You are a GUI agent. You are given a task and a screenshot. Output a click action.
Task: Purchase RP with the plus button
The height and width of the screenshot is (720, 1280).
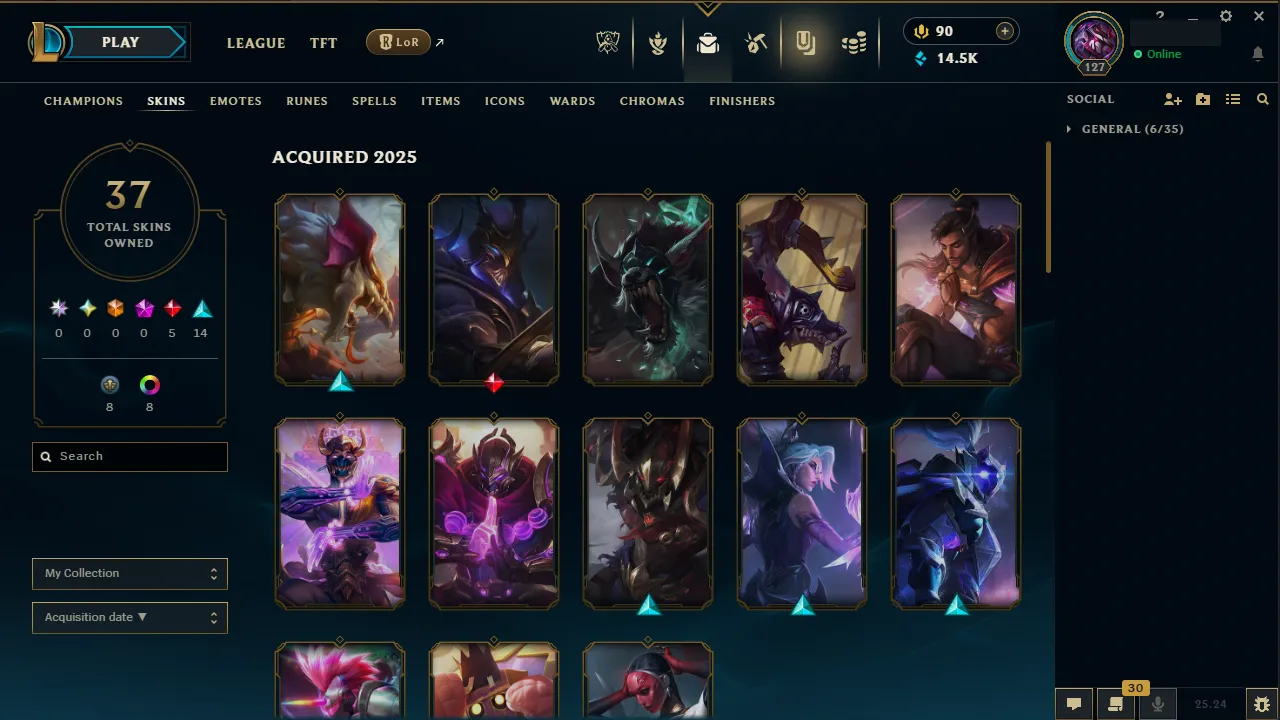pos(1003,31)
